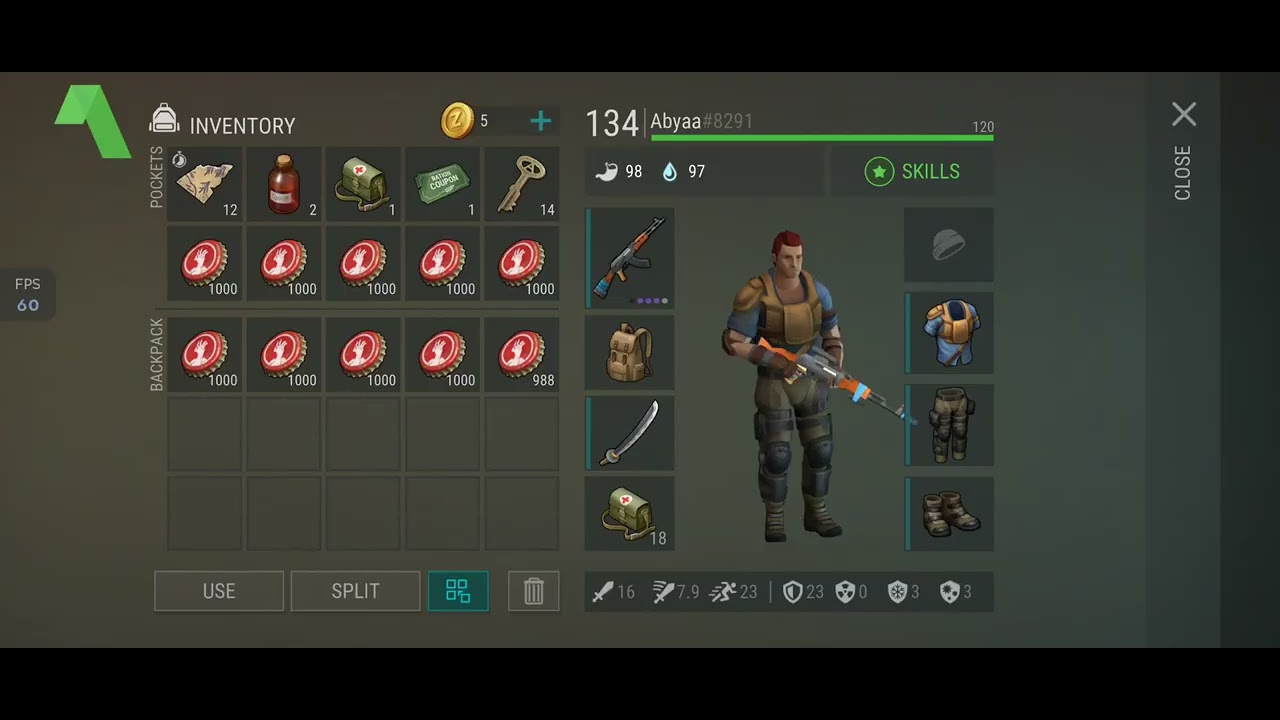Select the first aid kit in pockets
The image size is (1280, 720).
(363, 184)
